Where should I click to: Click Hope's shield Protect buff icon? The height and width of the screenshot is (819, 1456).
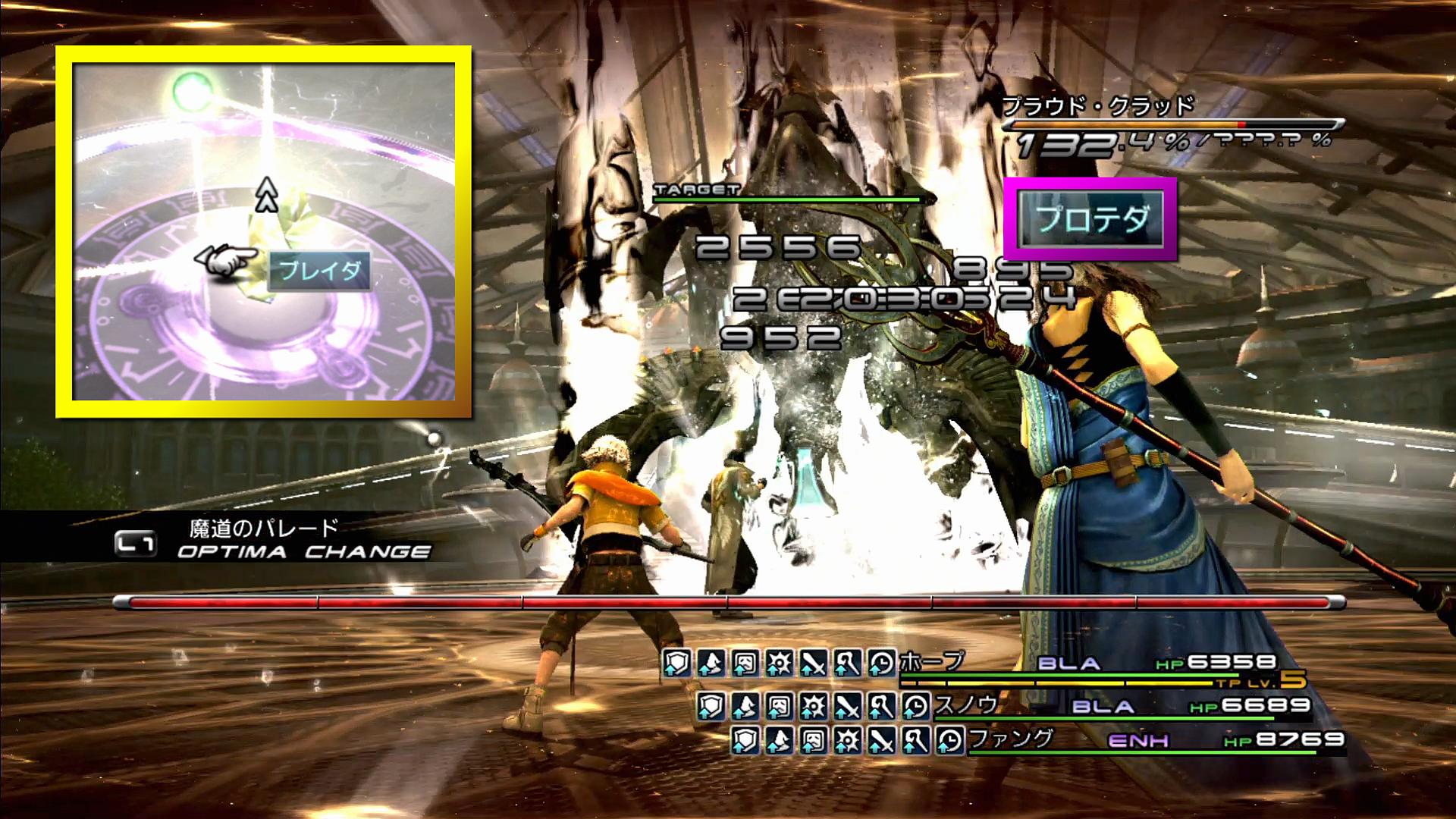coord(676,664)
